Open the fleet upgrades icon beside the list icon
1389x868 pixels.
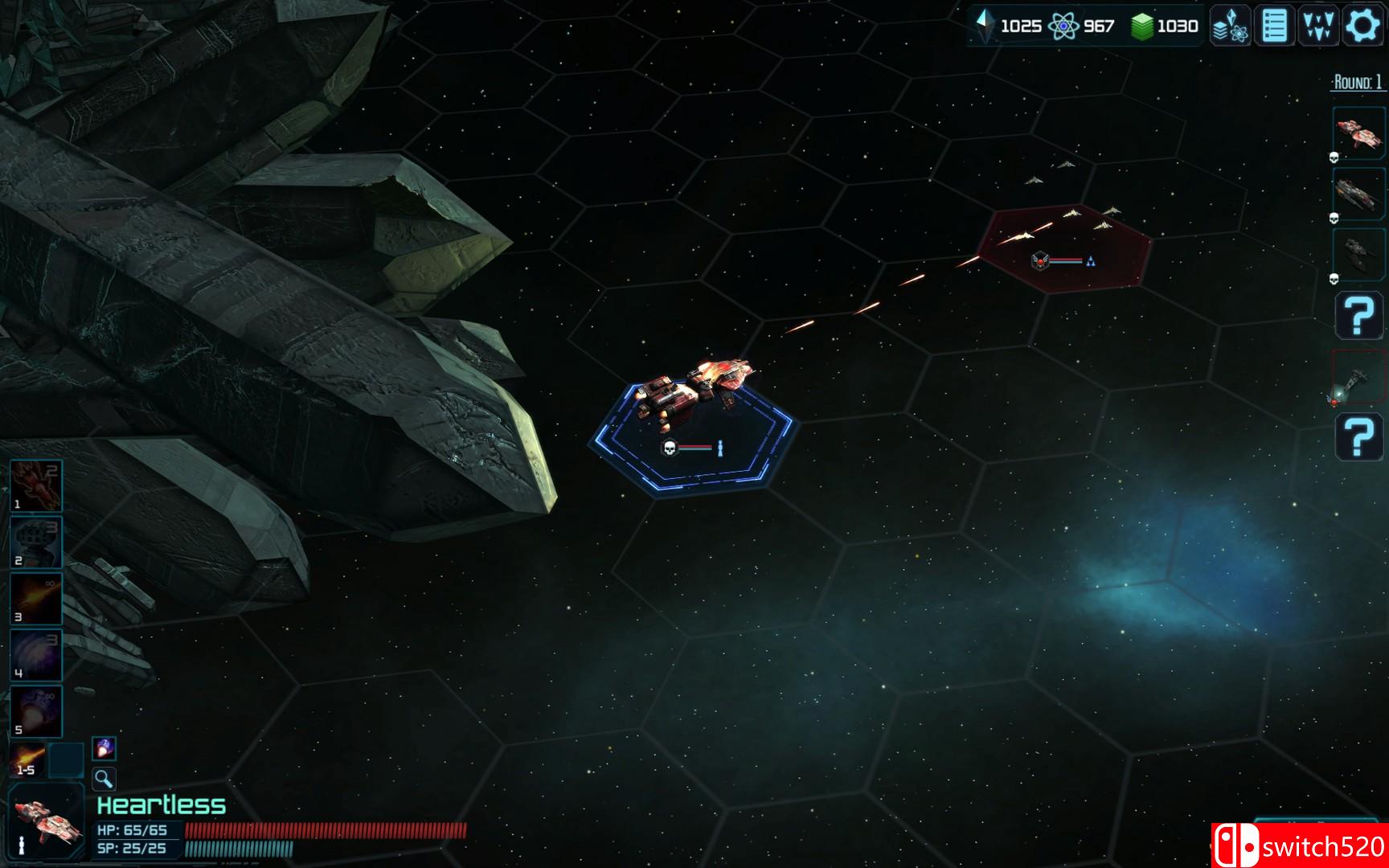coord(1228,25)
